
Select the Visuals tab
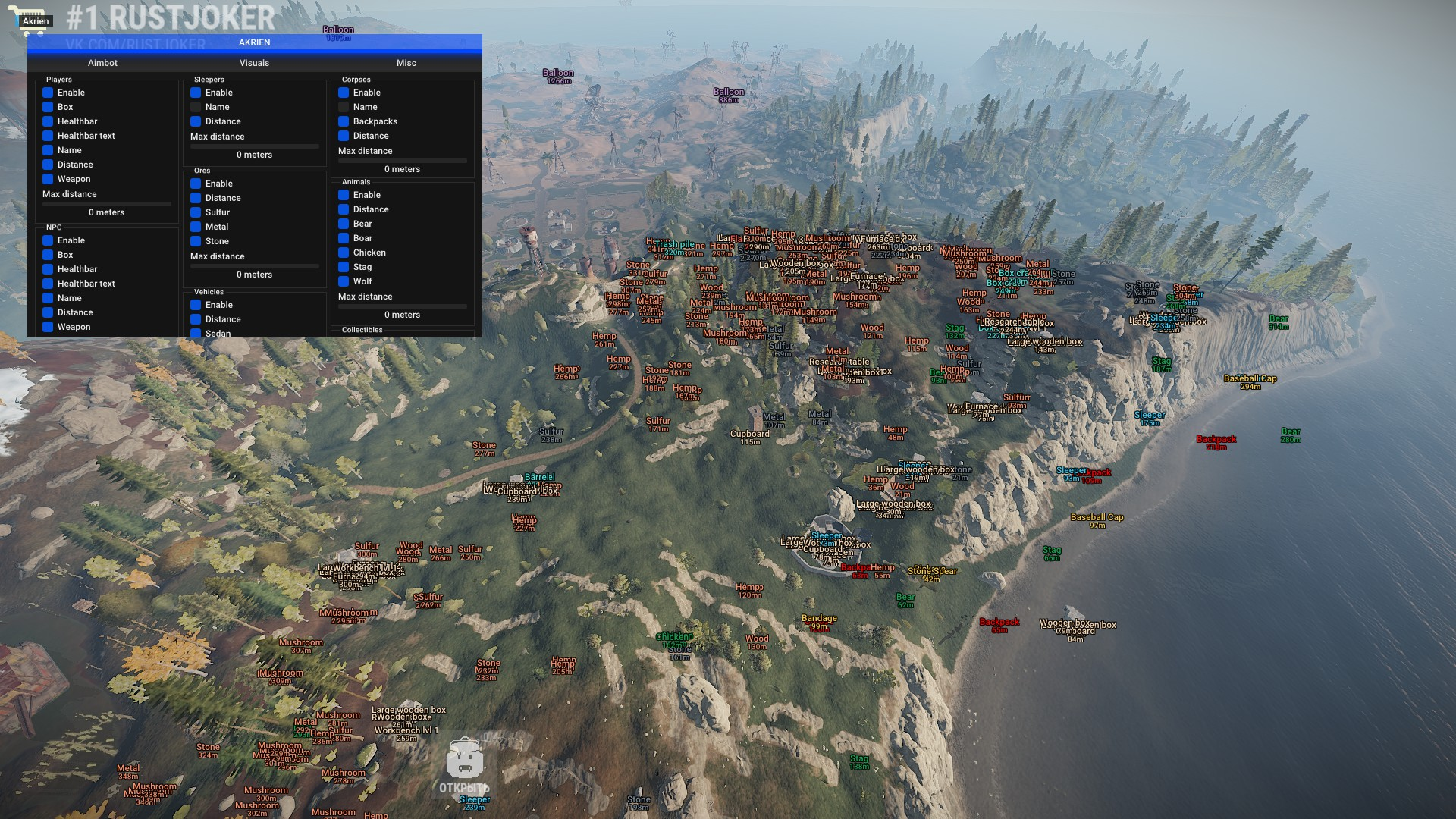254,63
